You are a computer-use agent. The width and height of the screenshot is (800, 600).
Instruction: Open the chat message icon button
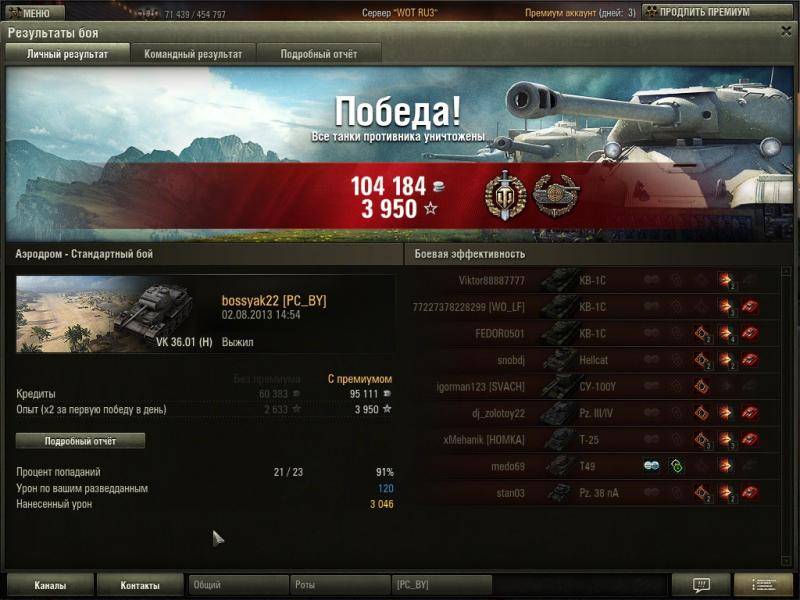700,585
